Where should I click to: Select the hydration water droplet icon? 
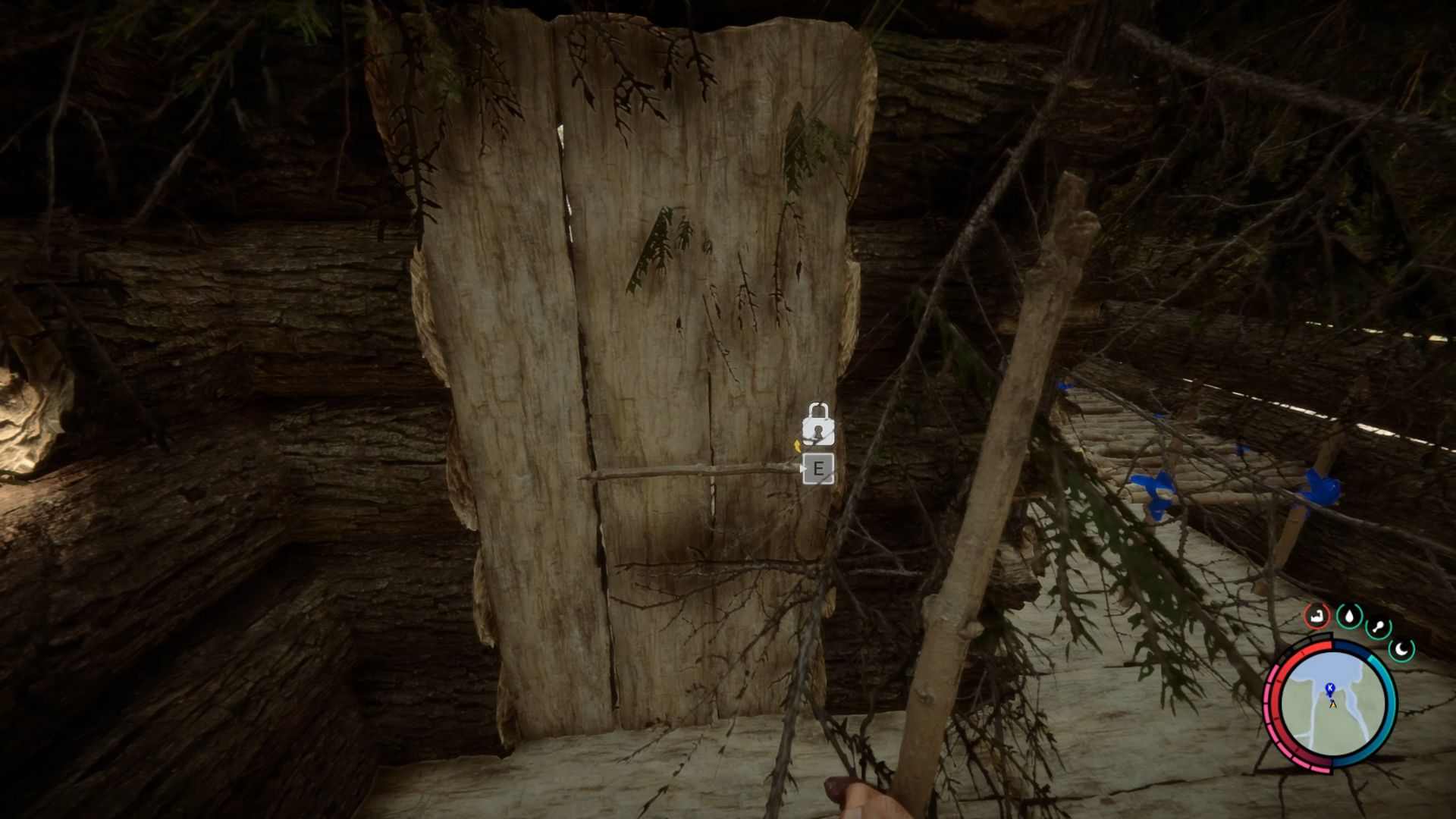pos(1348,617)
